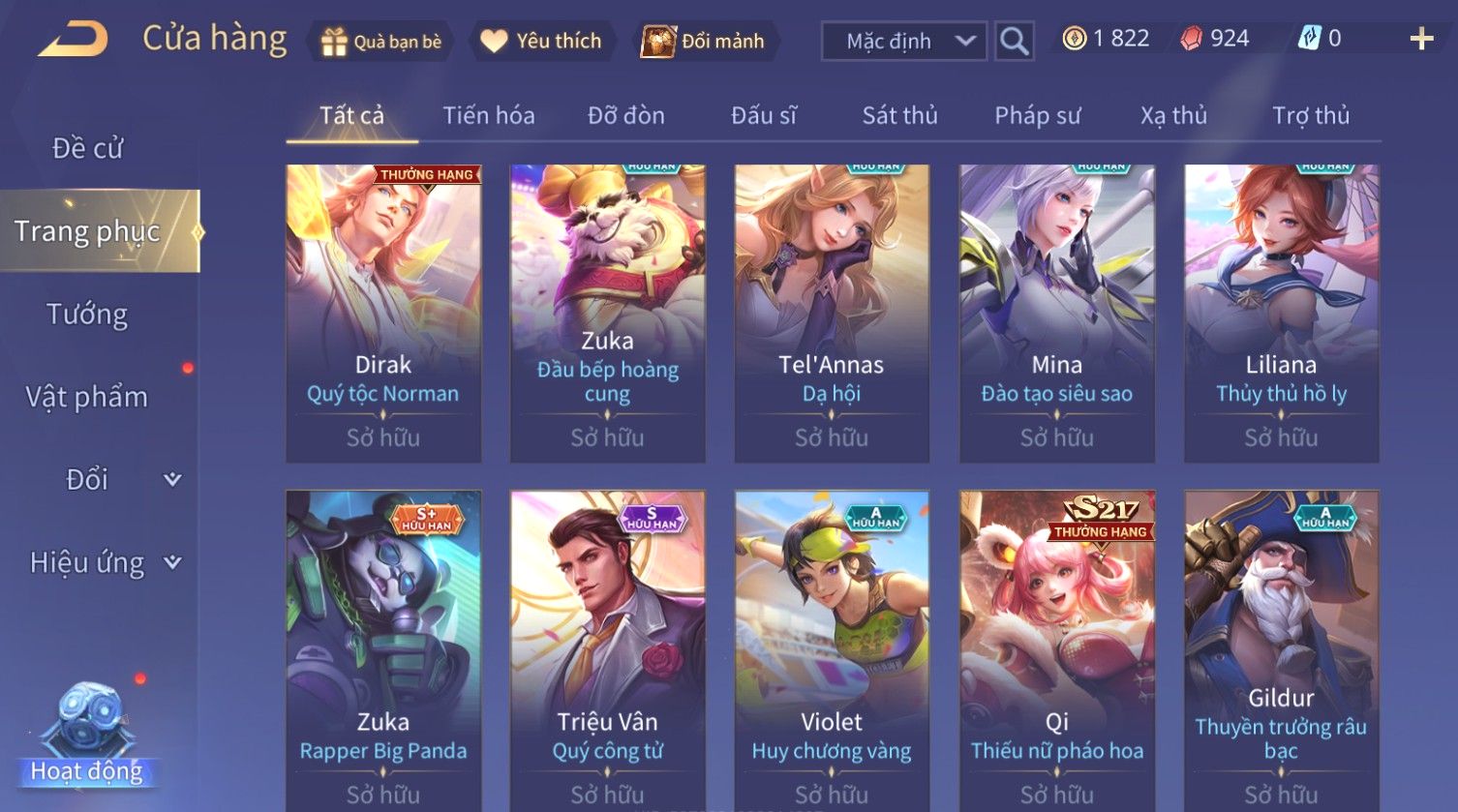
Task: Go to the Tướng heroes section
Action: coord(87,315)
